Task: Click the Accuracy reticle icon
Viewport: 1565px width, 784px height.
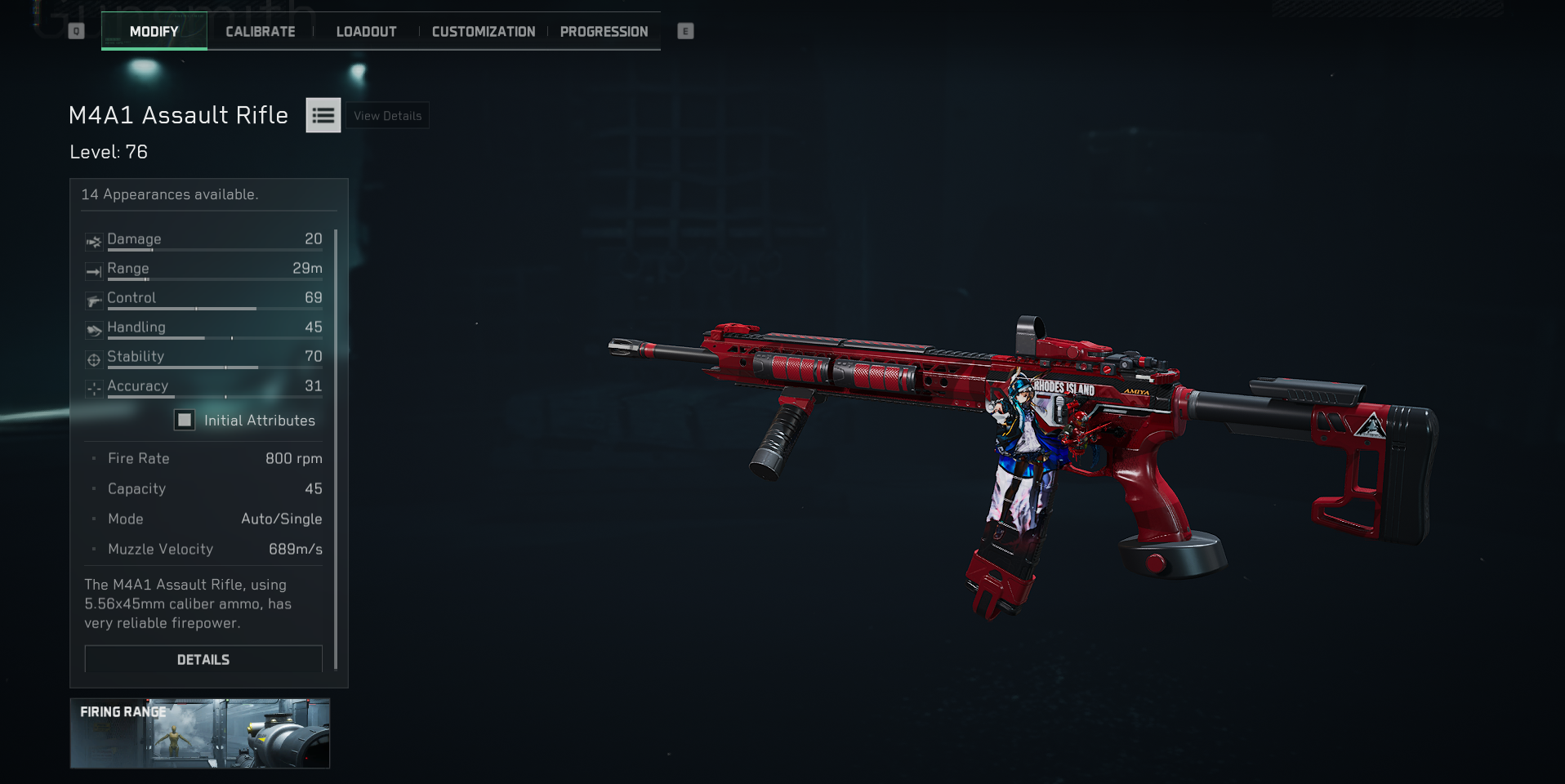Action: (x=92, y=386)
